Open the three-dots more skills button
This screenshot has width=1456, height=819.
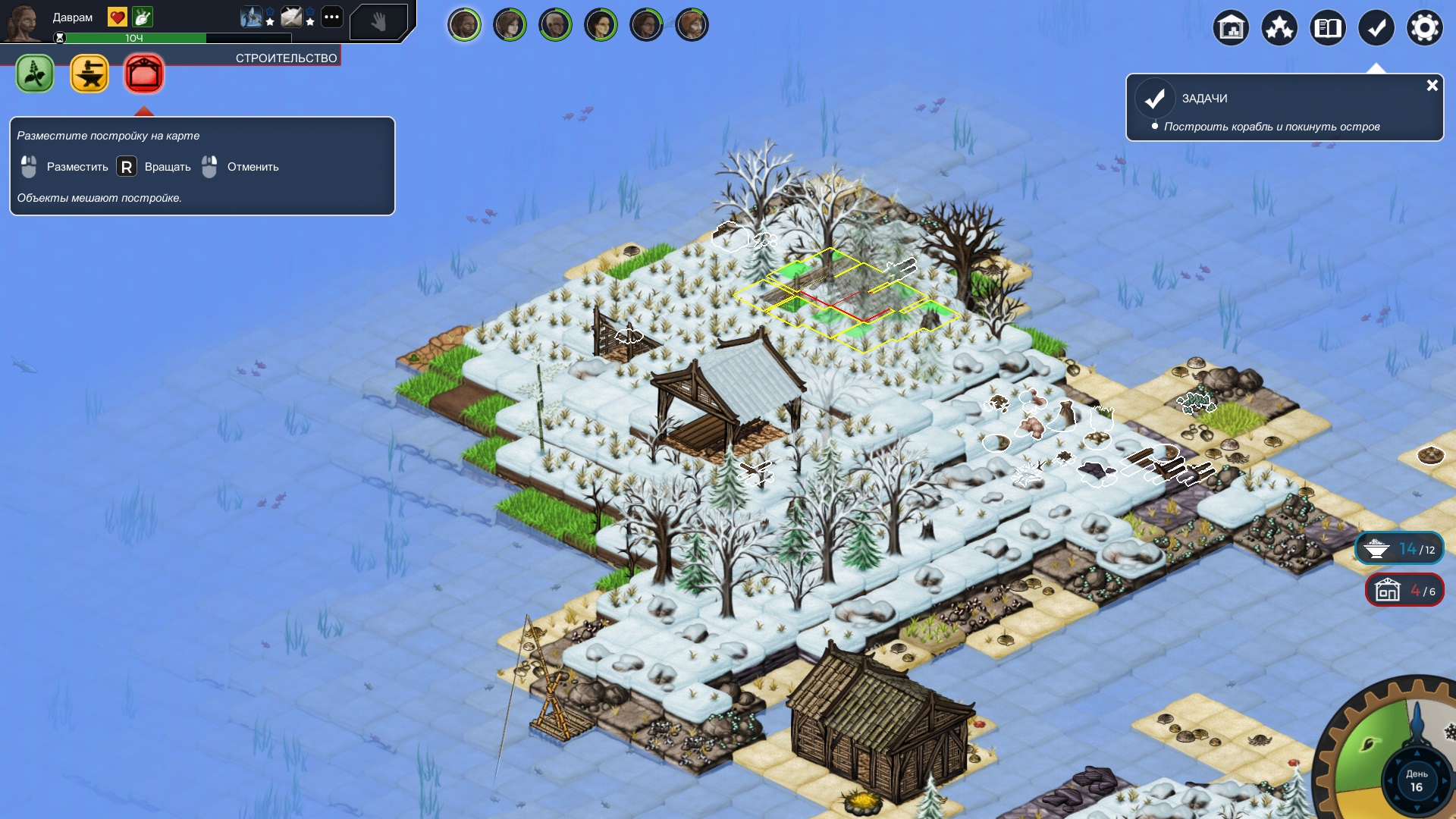pyautogui.click(x=332, y=17)
